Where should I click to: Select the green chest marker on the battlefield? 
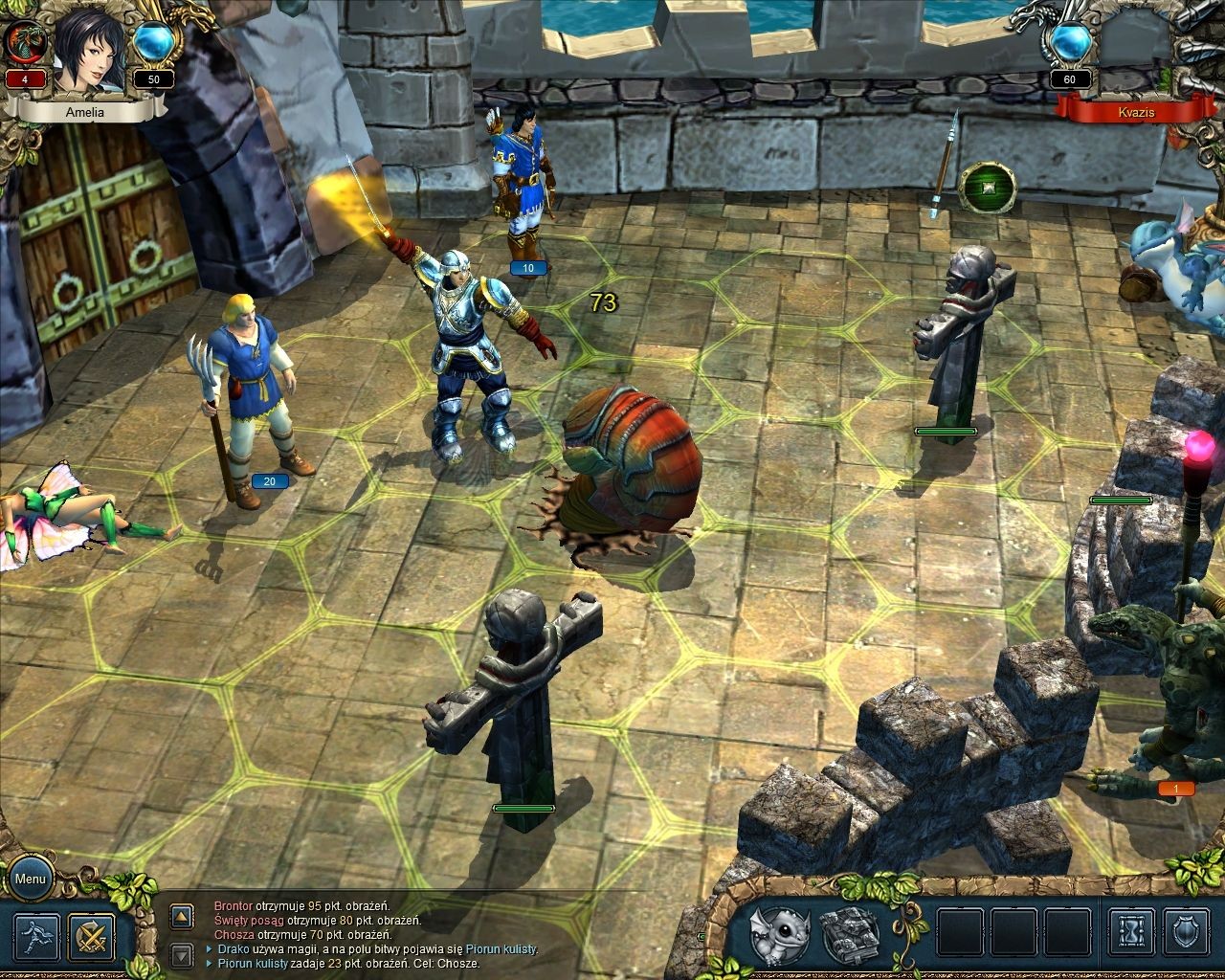click(x=987, y=187)
